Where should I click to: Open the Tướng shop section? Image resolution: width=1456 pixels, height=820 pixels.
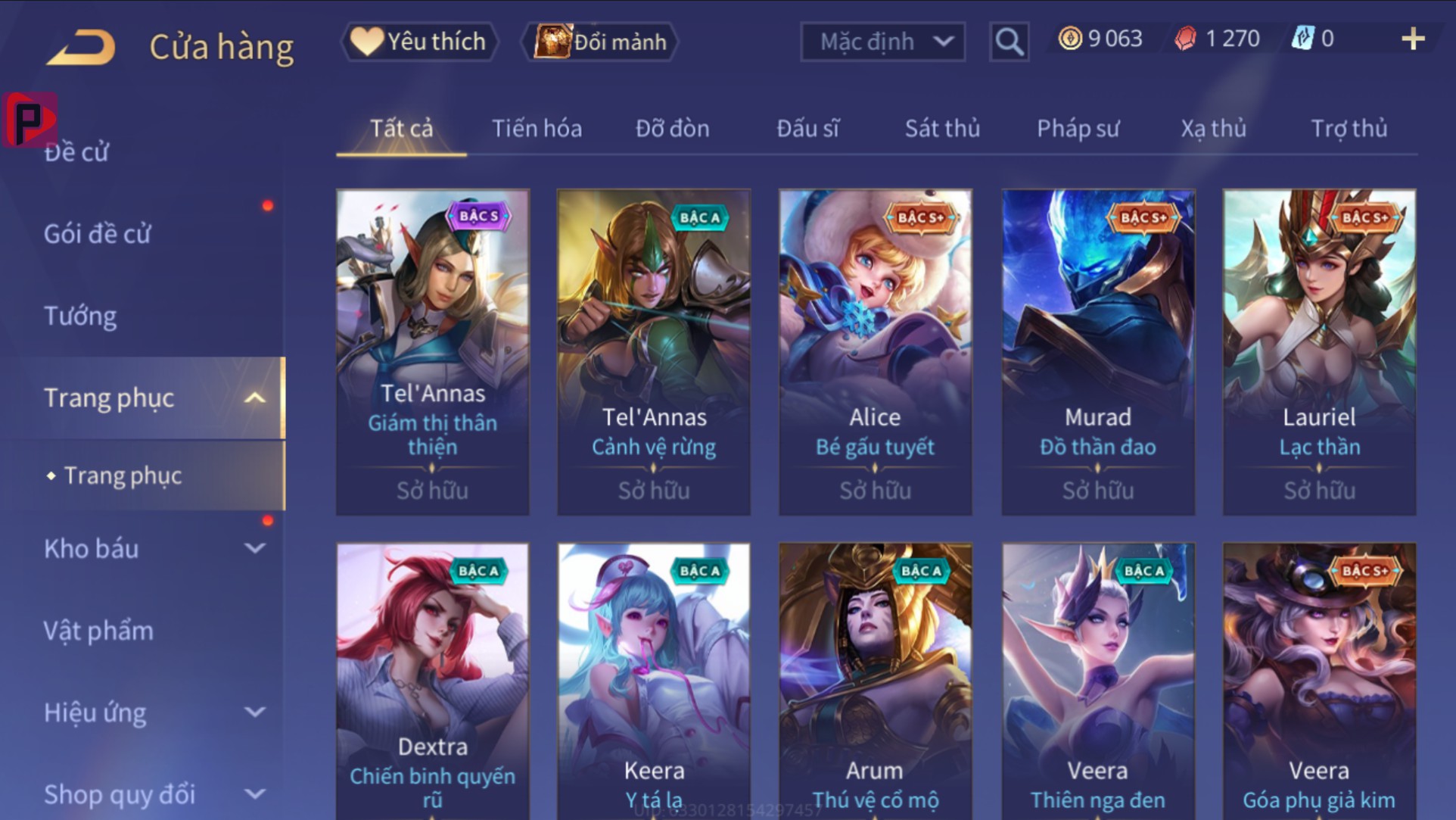click(80, 316)
